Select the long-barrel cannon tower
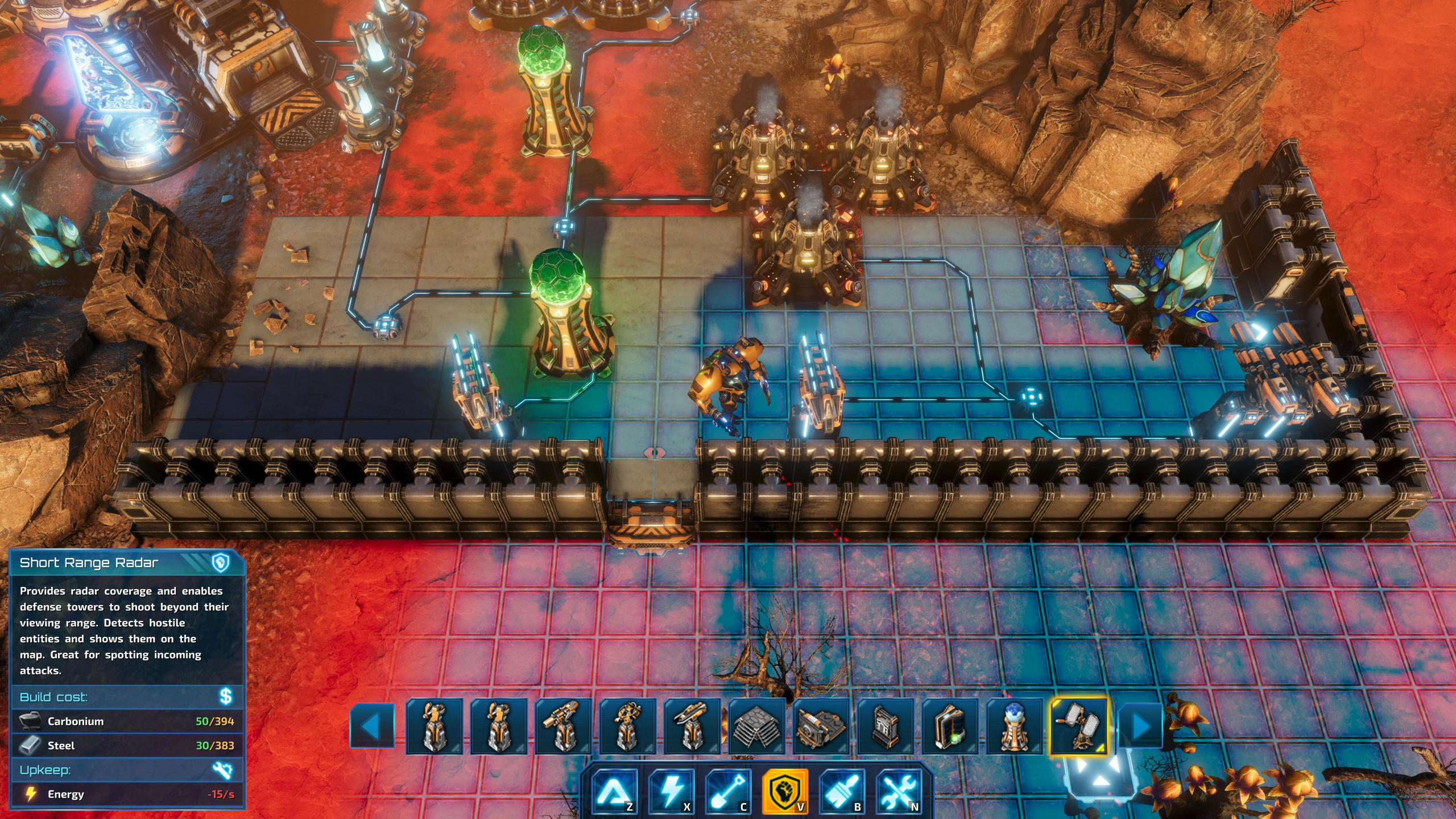This screenshot has height=819, width=1456. pyautogui.click(x=564, y=726)
